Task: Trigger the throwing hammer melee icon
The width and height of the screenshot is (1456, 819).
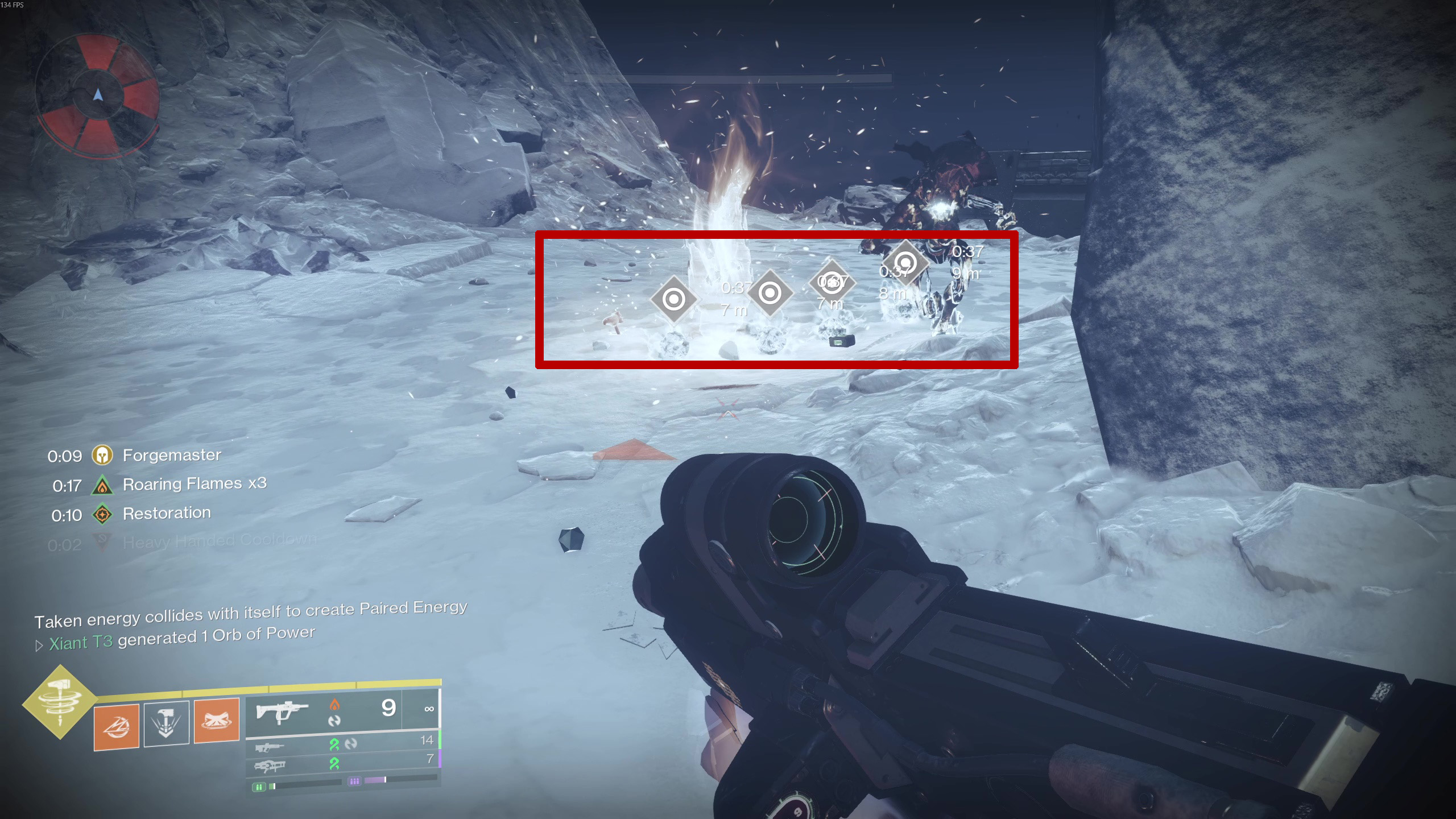Action: 166,723
